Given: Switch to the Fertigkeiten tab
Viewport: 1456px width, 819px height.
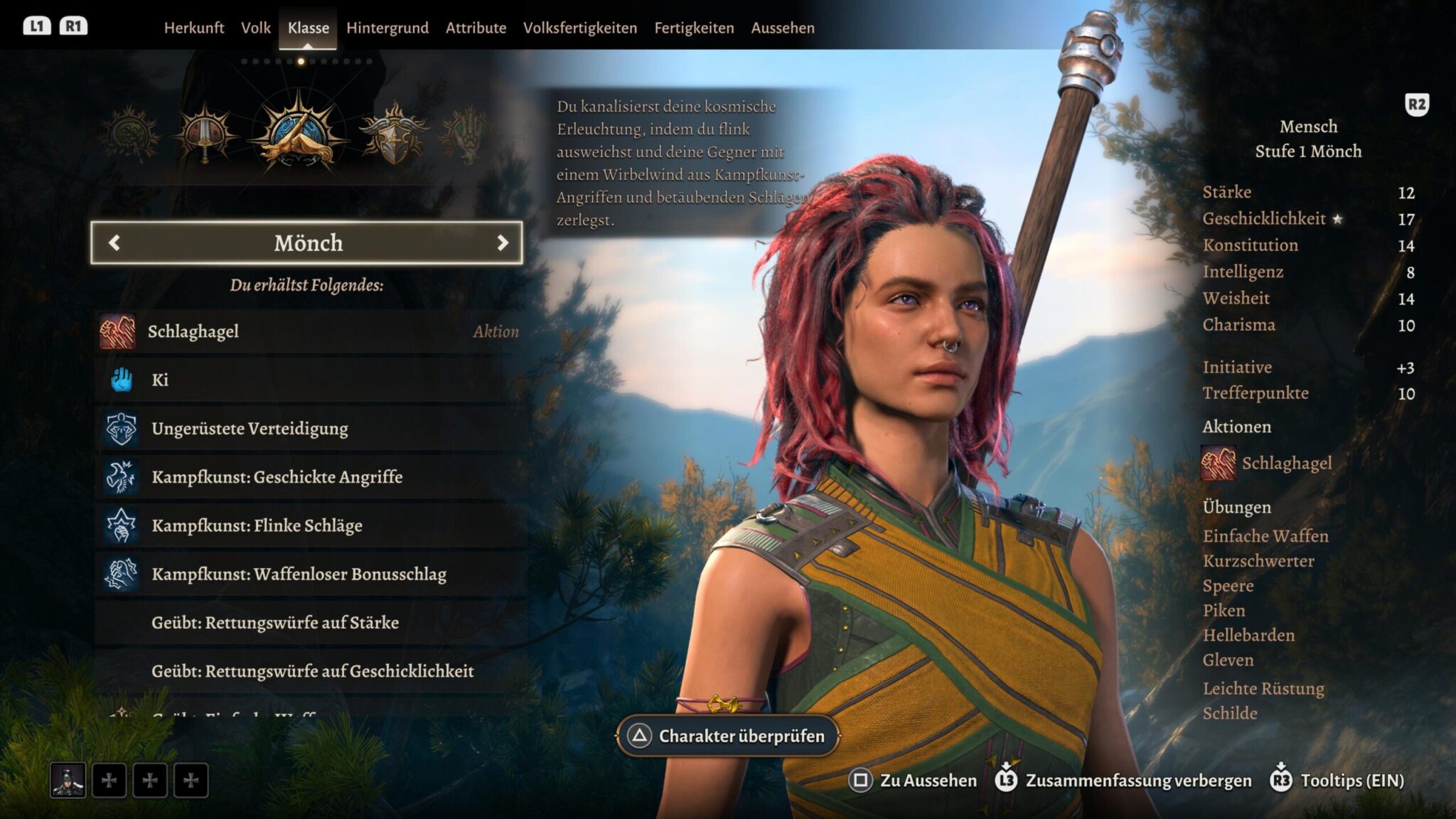Looking at the screenshot, I should (x=694, y=28).
